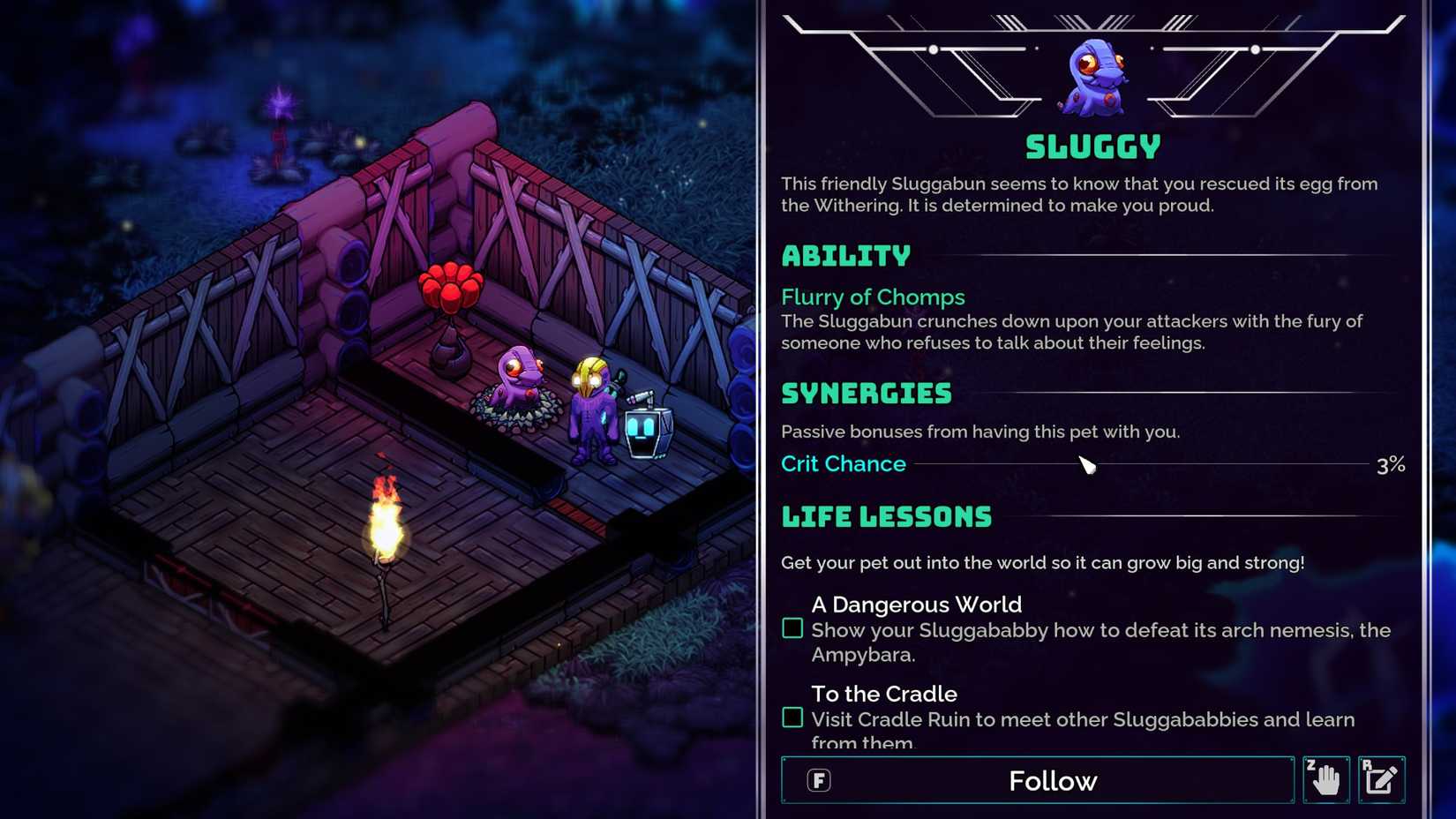Collapse the Life Lessons section
The height and width of the screenshot is (819, 1456).
coord(886,516)
